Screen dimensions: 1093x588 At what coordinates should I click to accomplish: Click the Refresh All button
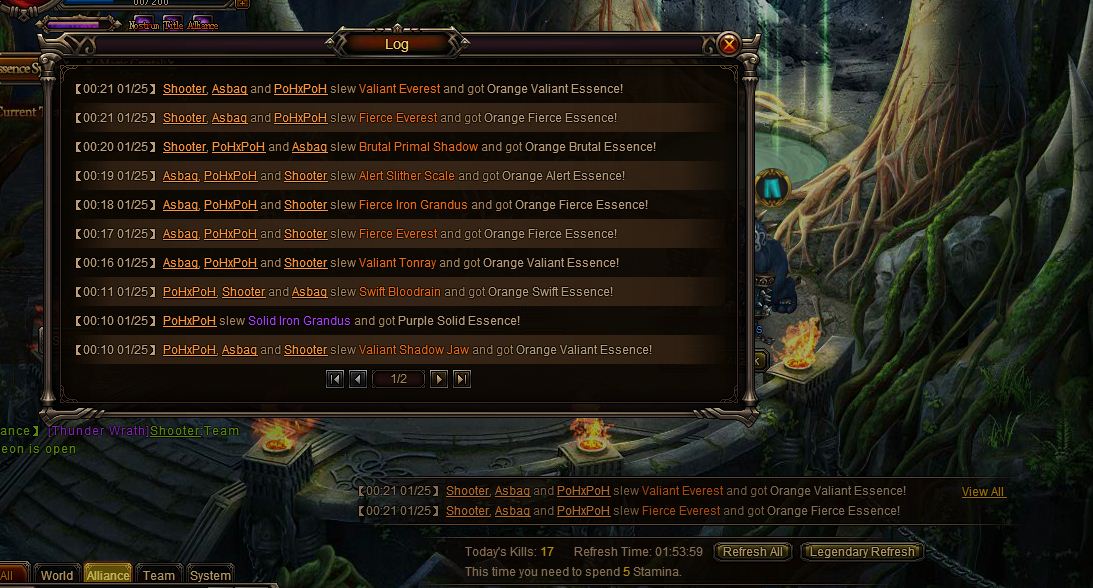click(753, 552)
